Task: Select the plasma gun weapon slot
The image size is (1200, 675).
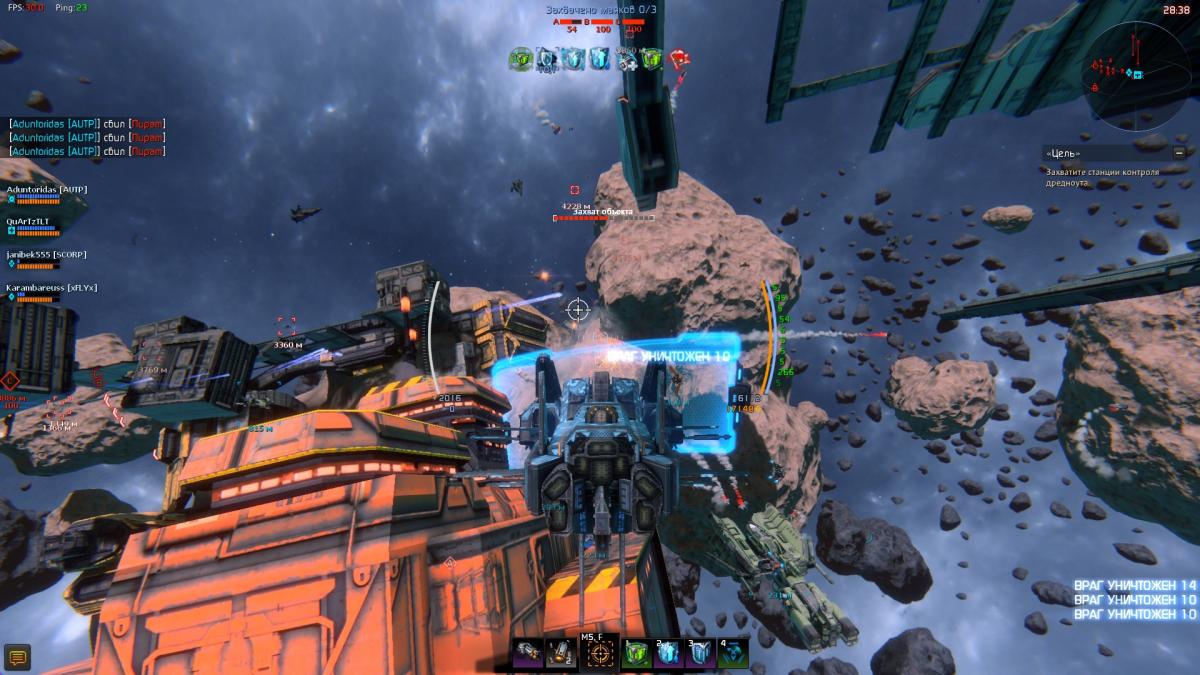Action: click(527, 654)
